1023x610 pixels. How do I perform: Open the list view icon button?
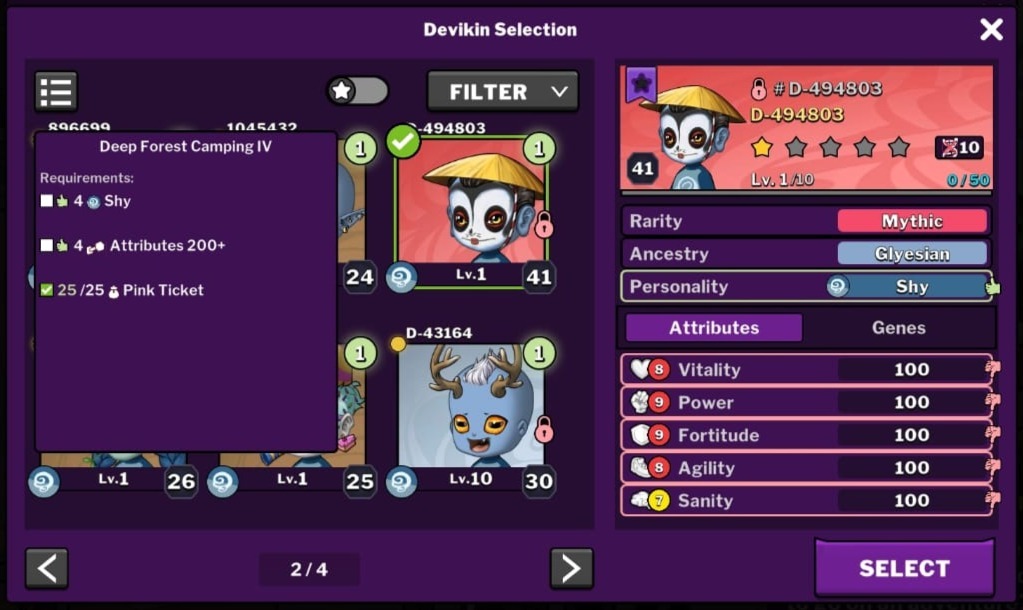pos(56,91)
